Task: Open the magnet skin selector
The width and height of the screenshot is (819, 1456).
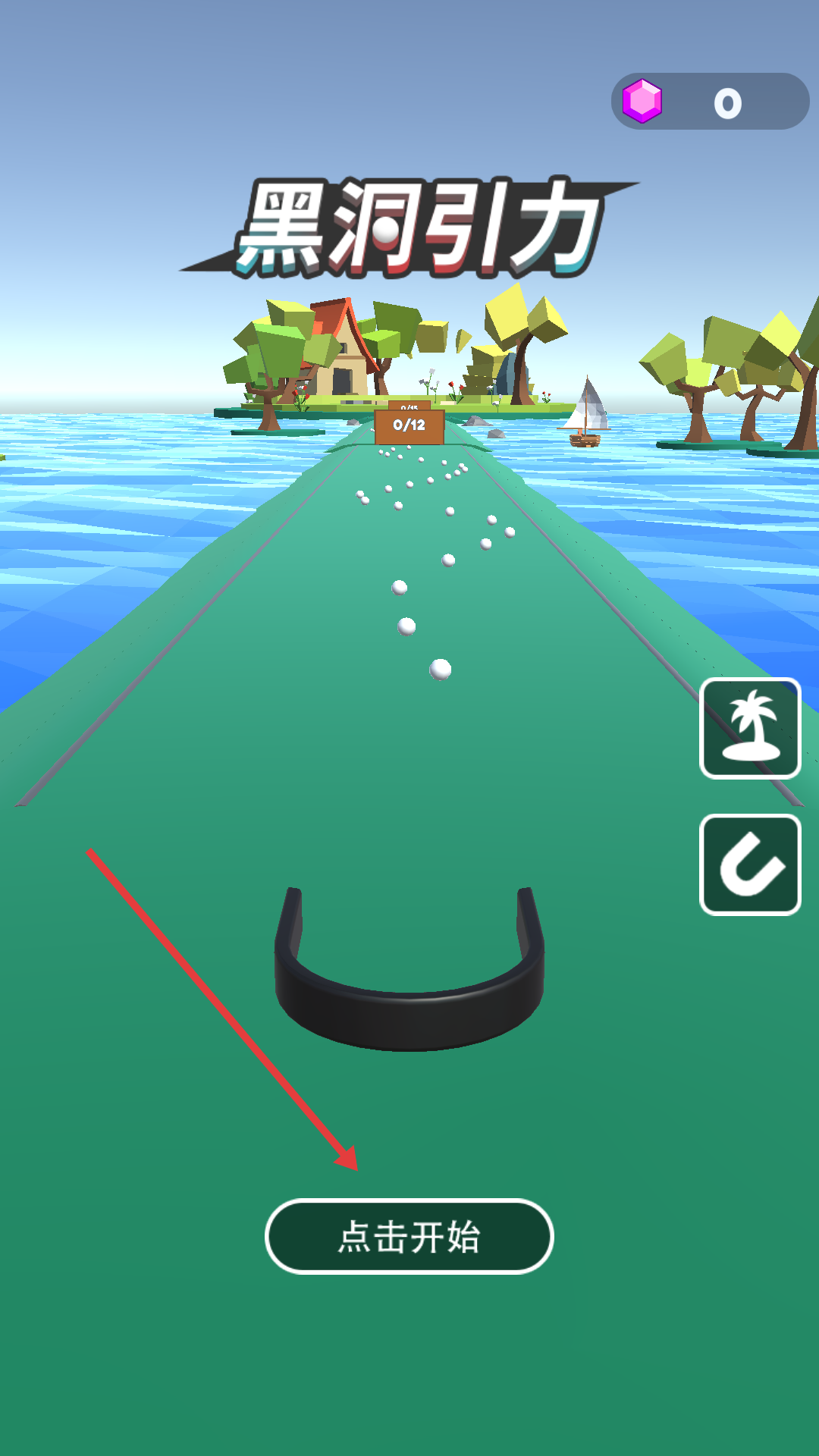Action: [x=750, y=864]
